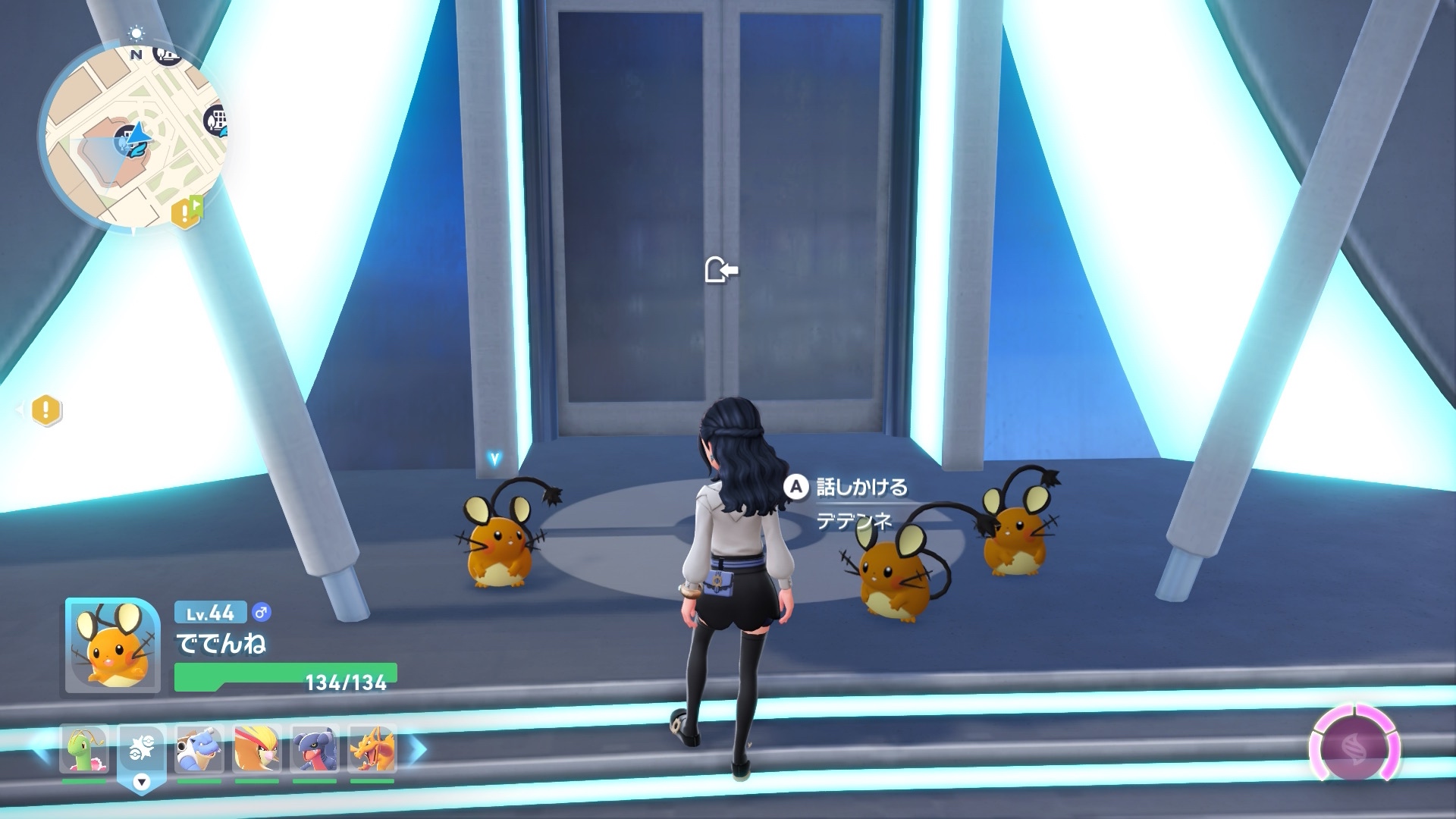Switch to Blastoise in the party bar
Viewport: 1456px width, 819px height.
[199, 749]
